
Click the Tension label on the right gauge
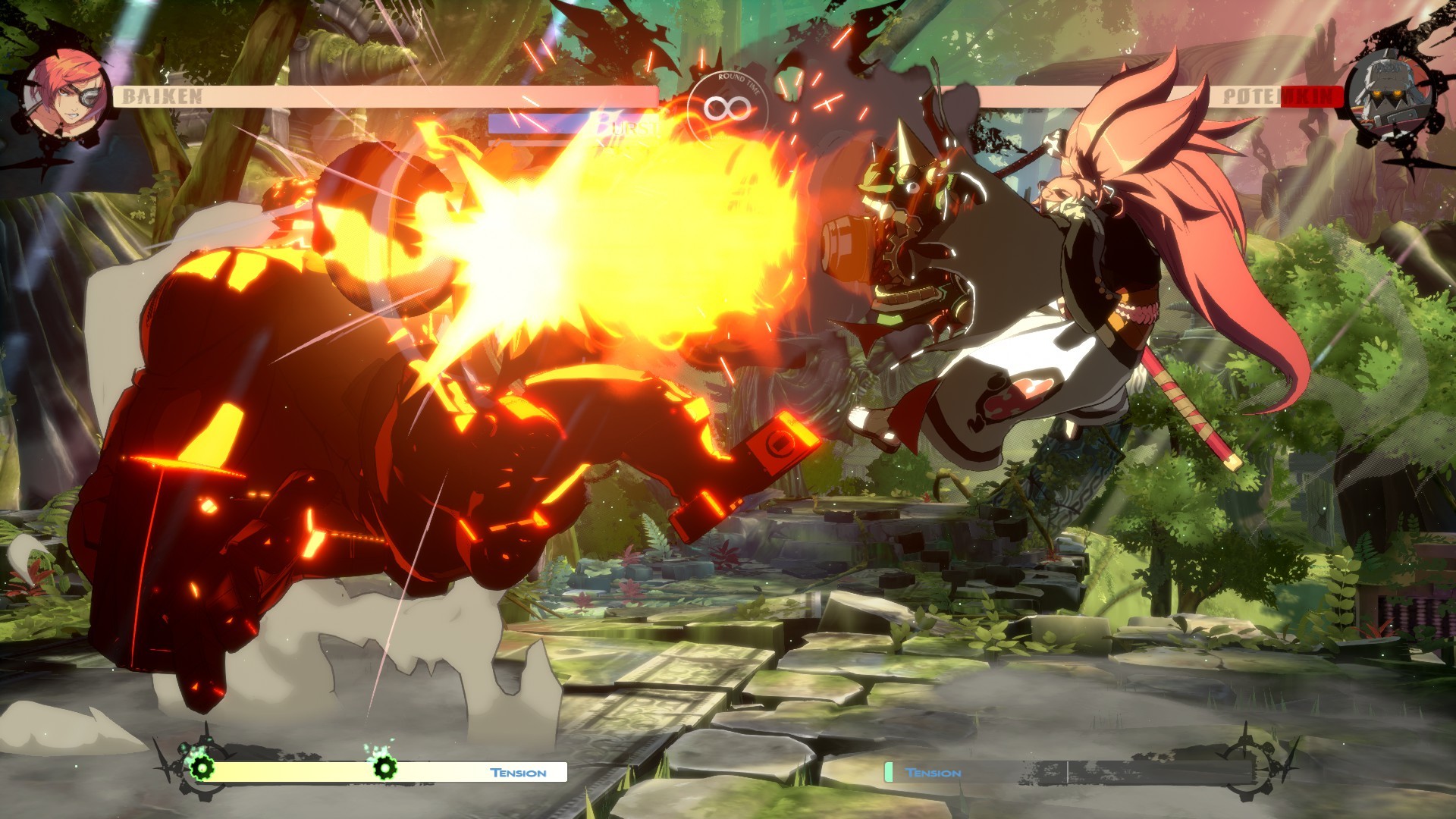pos(933,772)
